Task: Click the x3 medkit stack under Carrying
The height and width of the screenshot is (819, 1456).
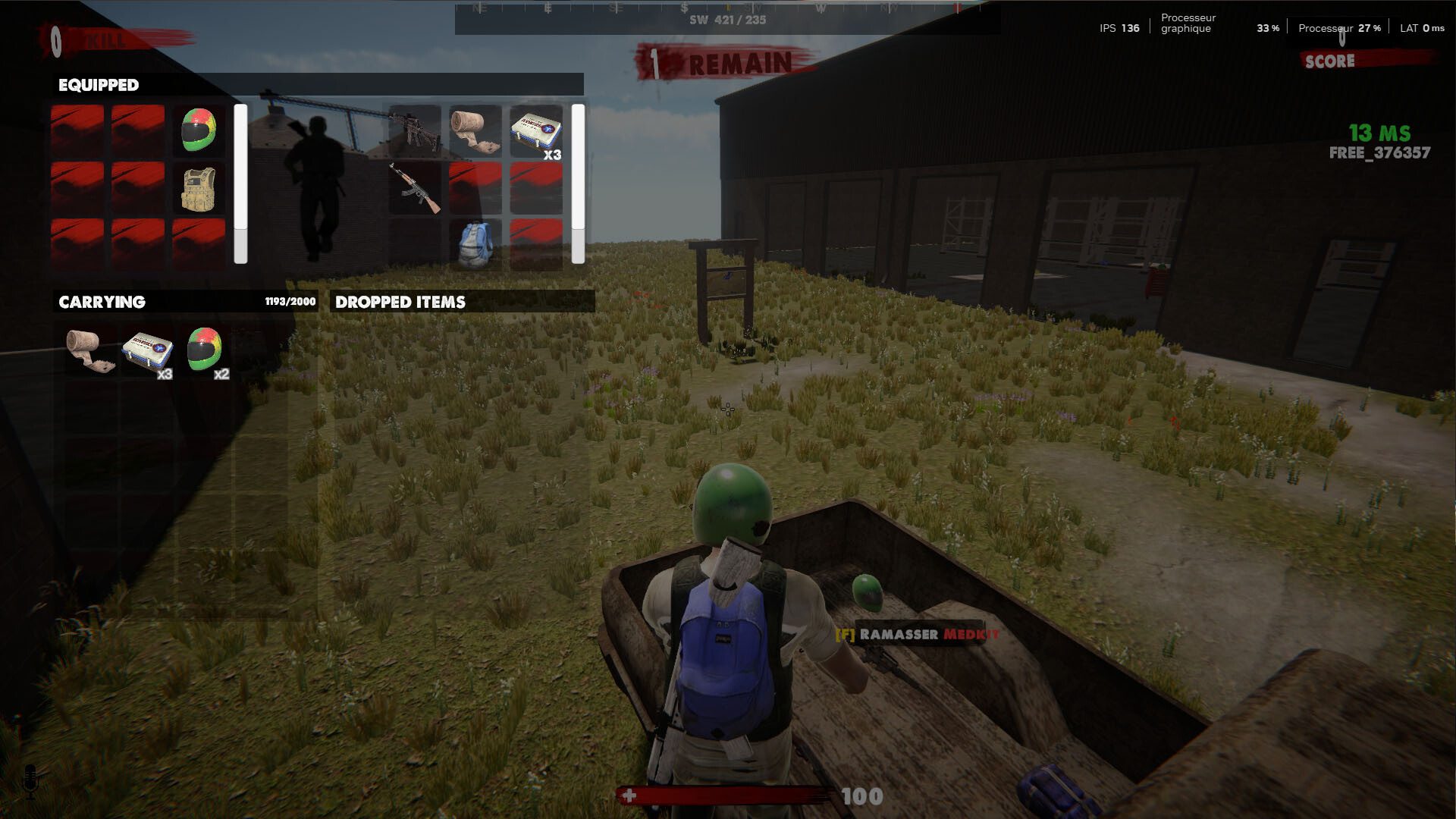Action: [x=149, y=350]
